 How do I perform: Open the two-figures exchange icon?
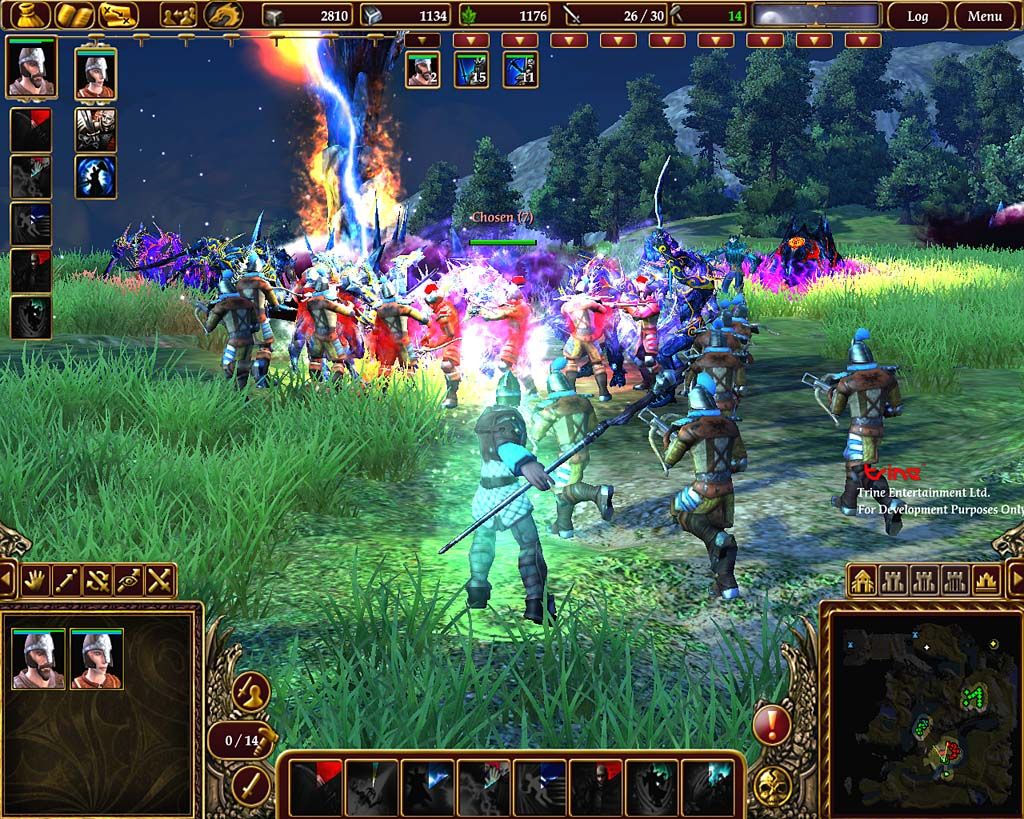tap(179, 15)
